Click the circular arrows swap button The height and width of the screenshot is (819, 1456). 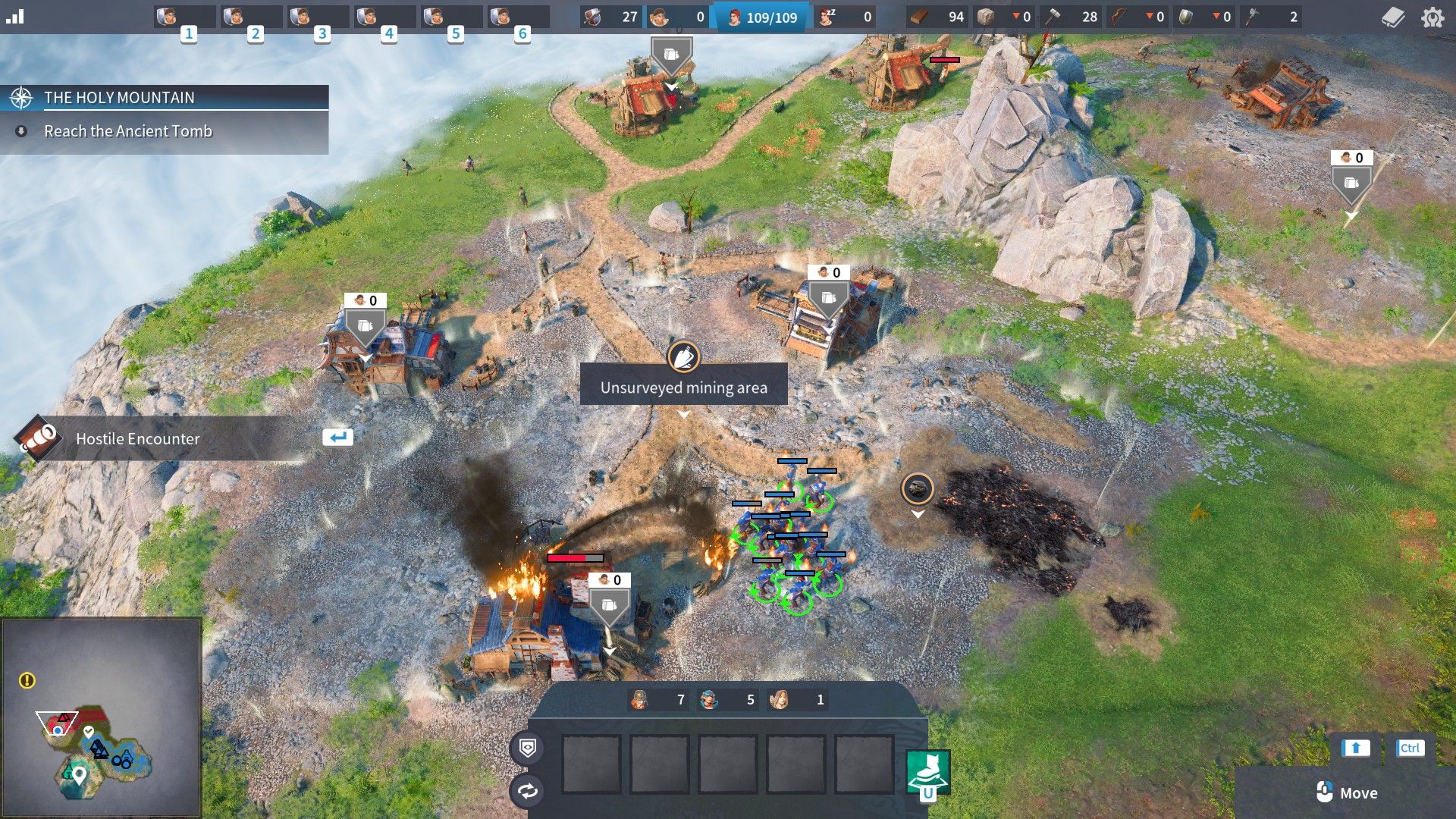528,791
